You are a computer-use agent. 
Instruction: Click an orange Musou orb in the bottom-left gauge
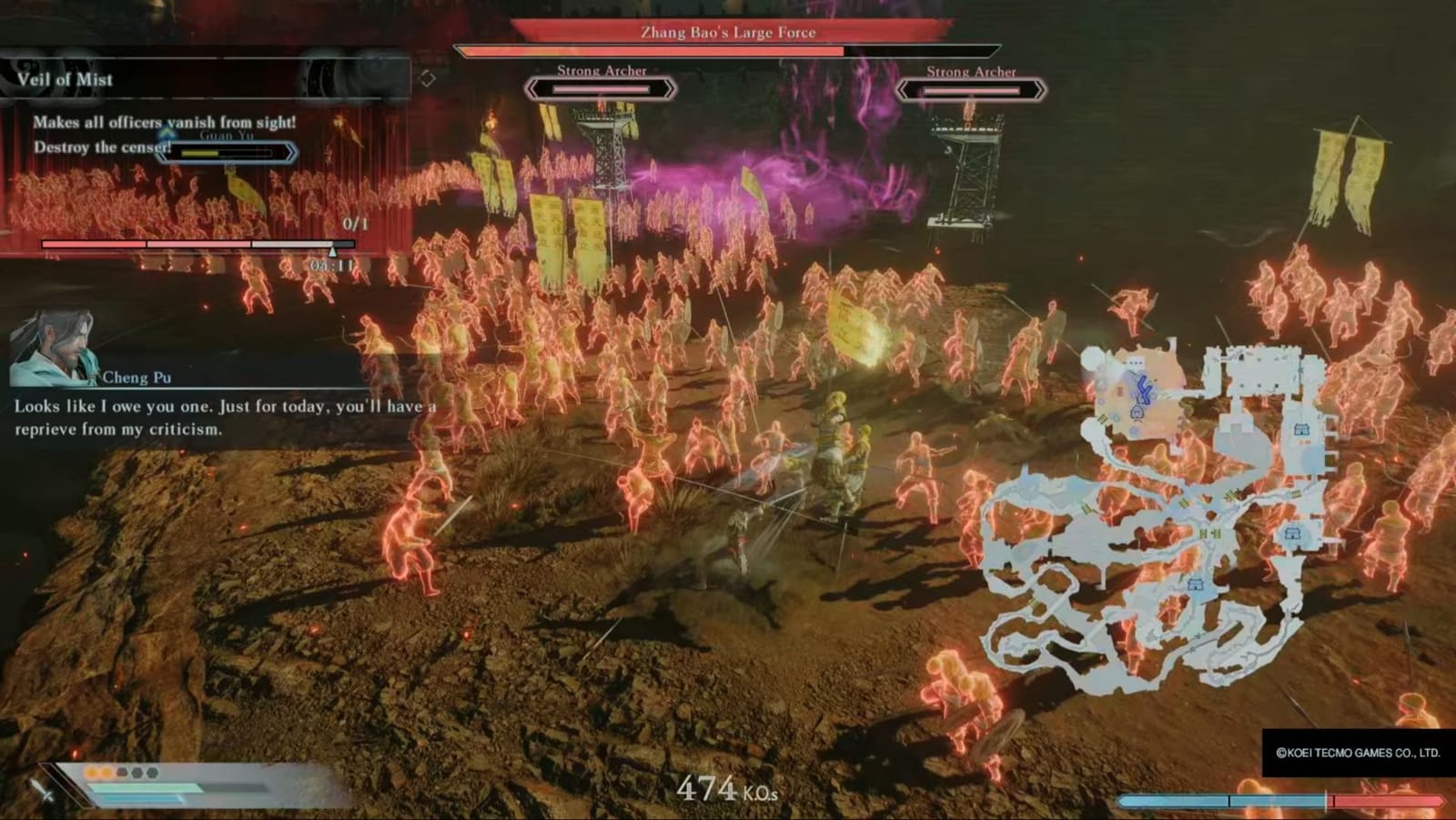pyautogui.click(x=94, y=772)
